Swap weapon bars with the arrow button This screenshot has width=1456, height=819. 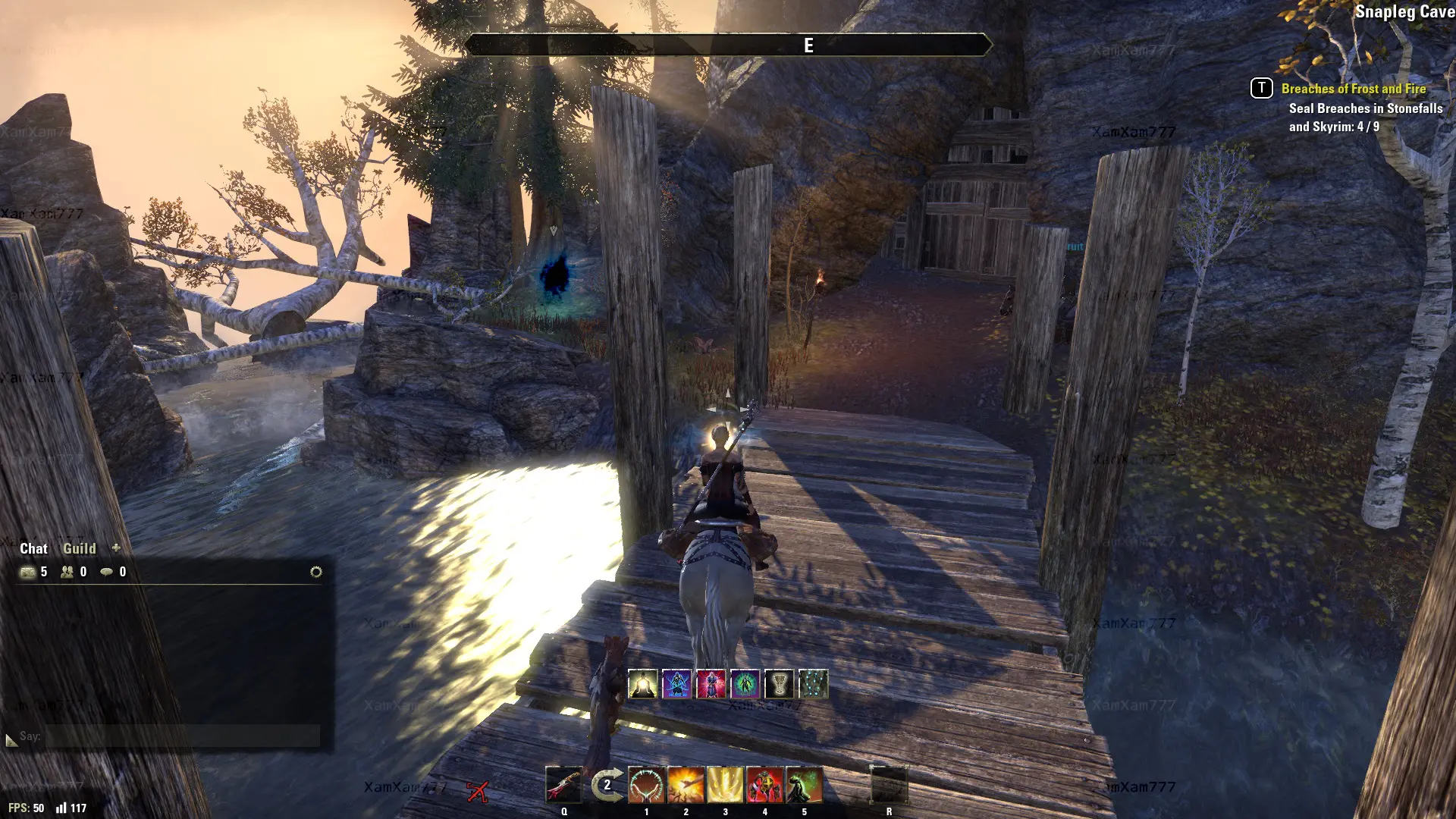pos(607,785)
